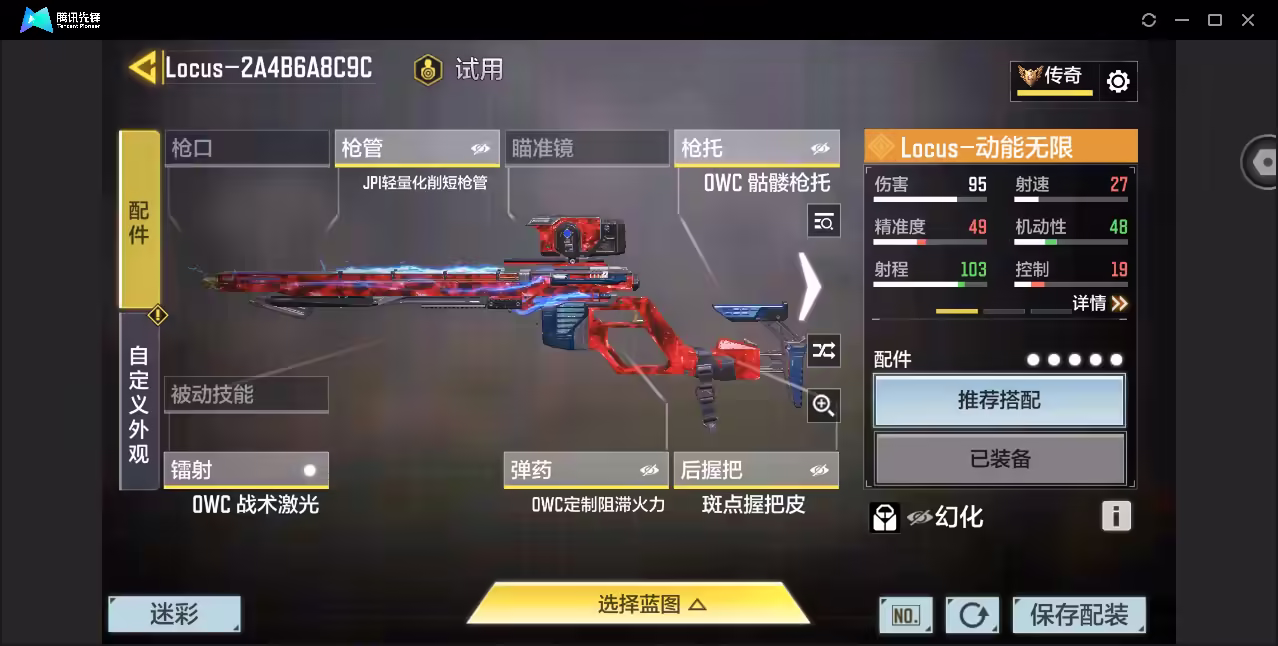Save loadout with 保存配装
The image size is (1278, 646).
(x=1078, y=615)
